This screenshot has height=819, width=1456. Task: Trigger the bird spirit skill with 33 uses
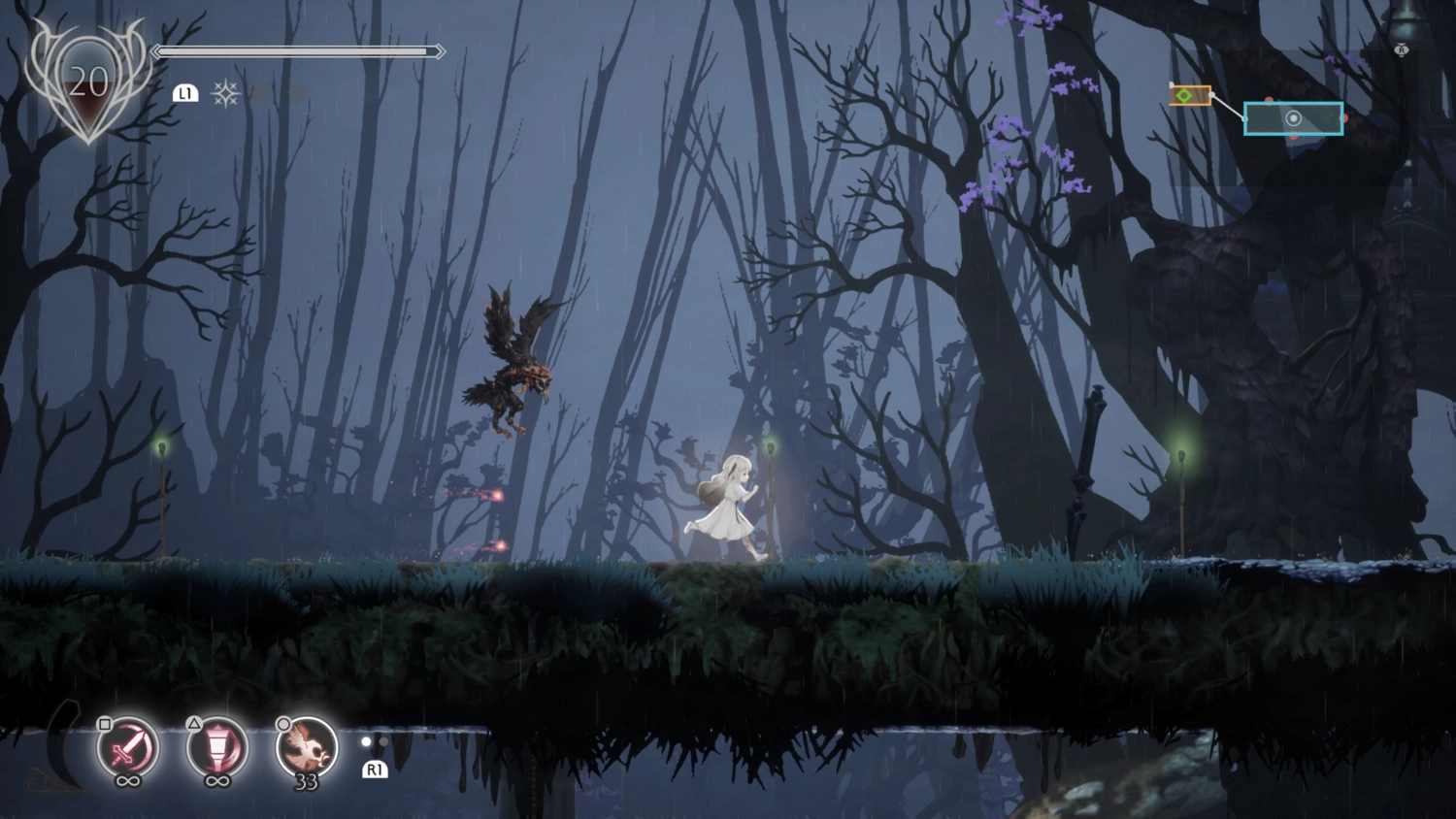(307, 747)
